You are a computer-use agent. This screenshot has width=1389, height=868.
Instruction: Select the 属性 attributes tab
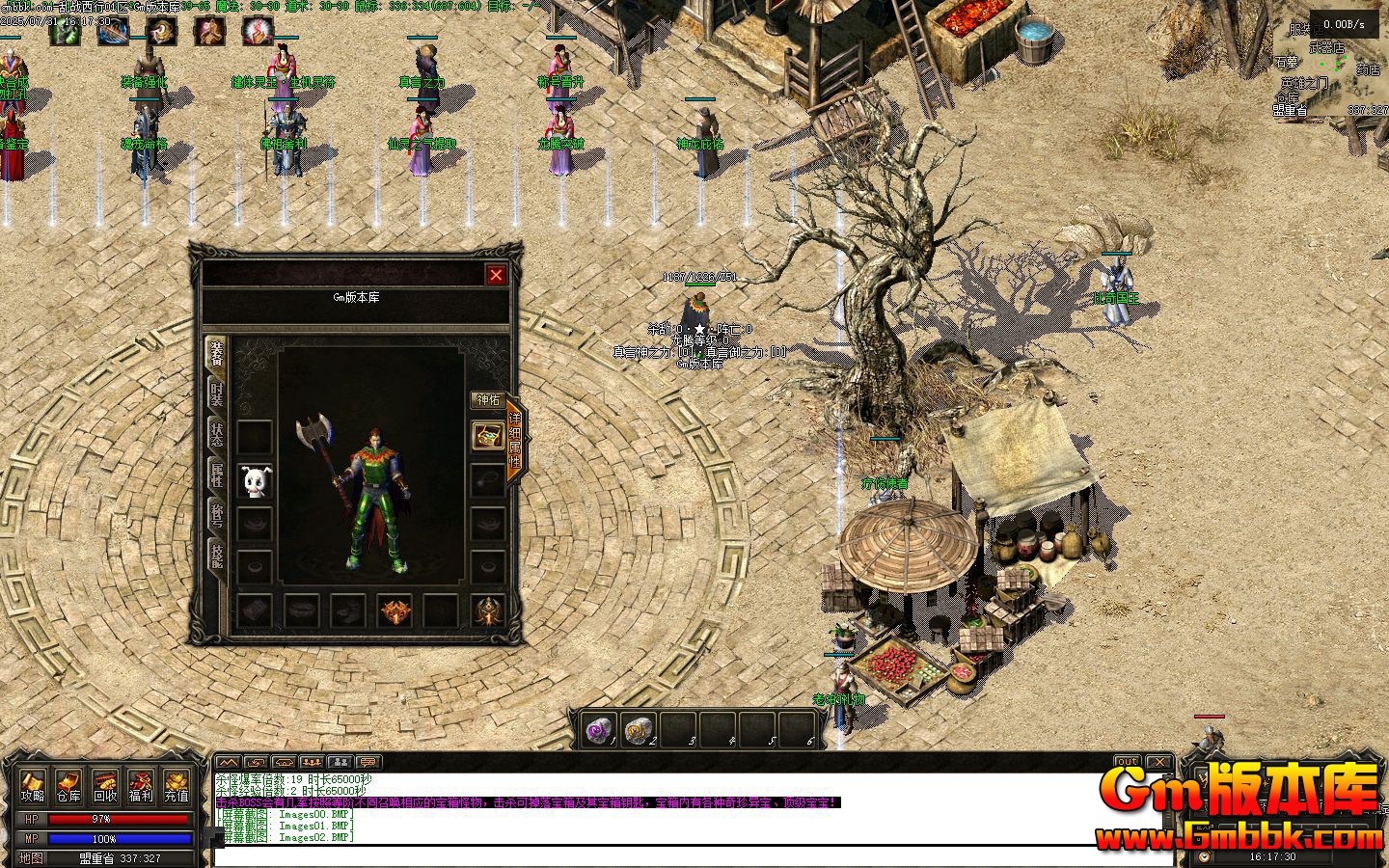[217, 475]
